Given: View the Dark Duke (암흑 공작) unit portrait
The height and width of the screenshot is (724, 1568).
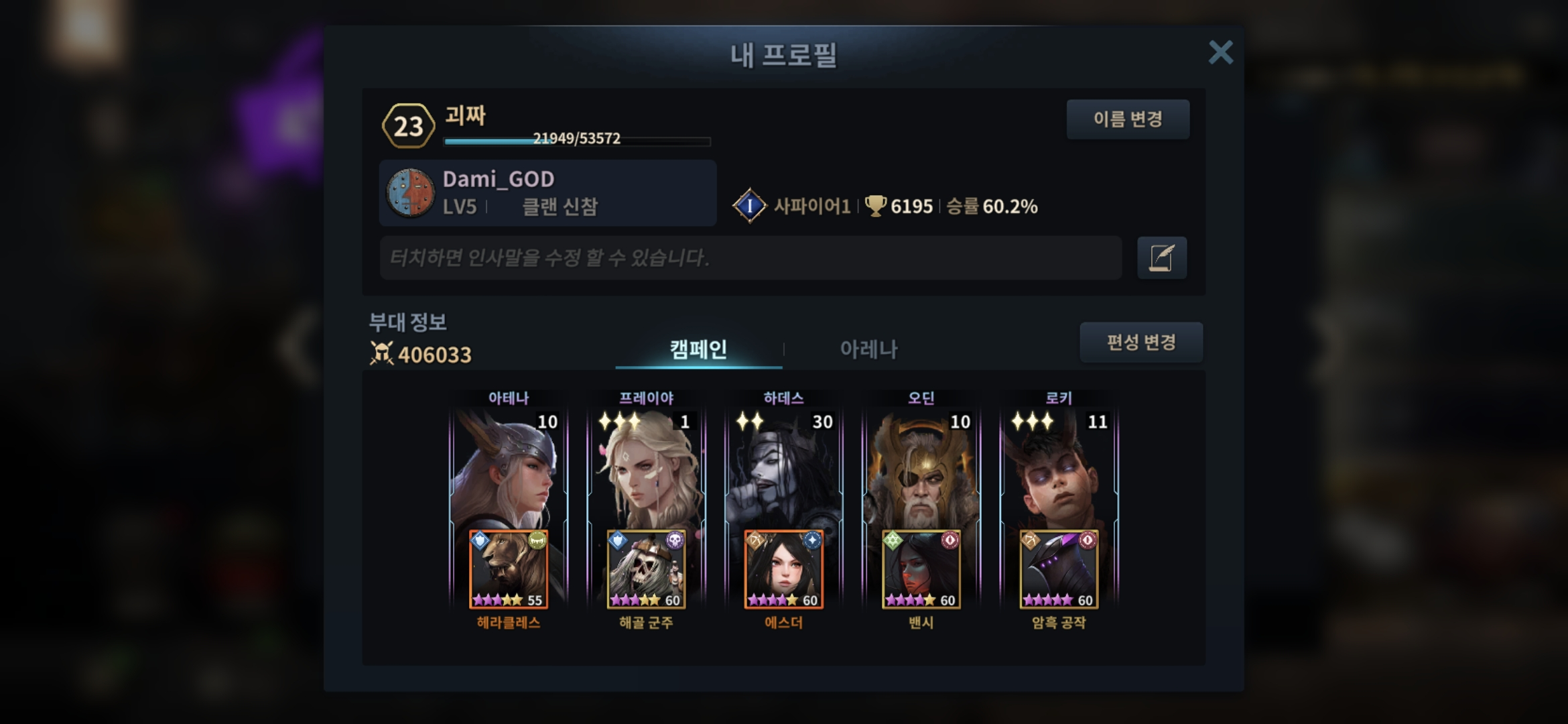Looking at the screenshot, I should click(x=1059, y=570).
